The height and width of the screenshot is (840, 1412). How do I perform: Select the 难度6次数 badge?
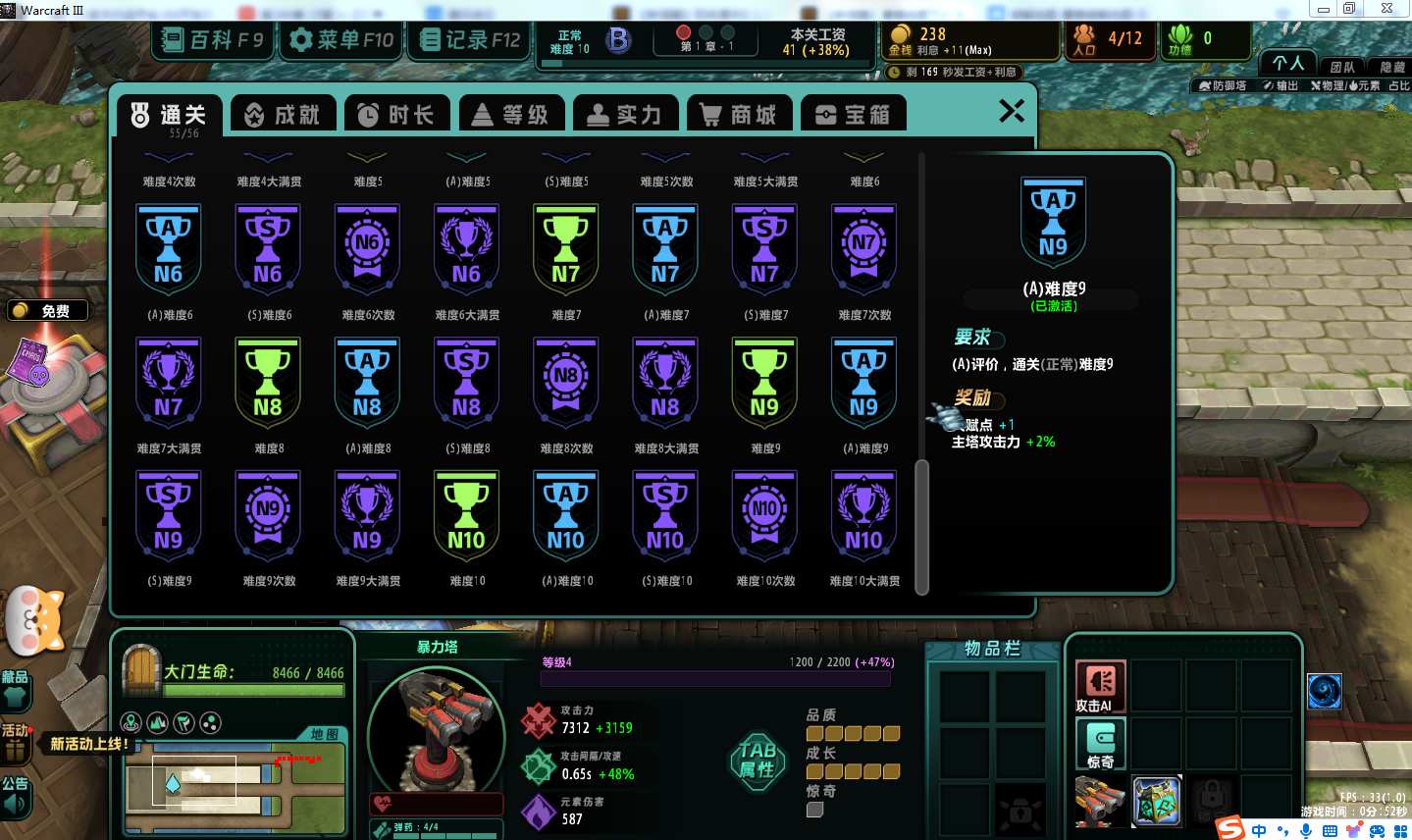(367, 249)
